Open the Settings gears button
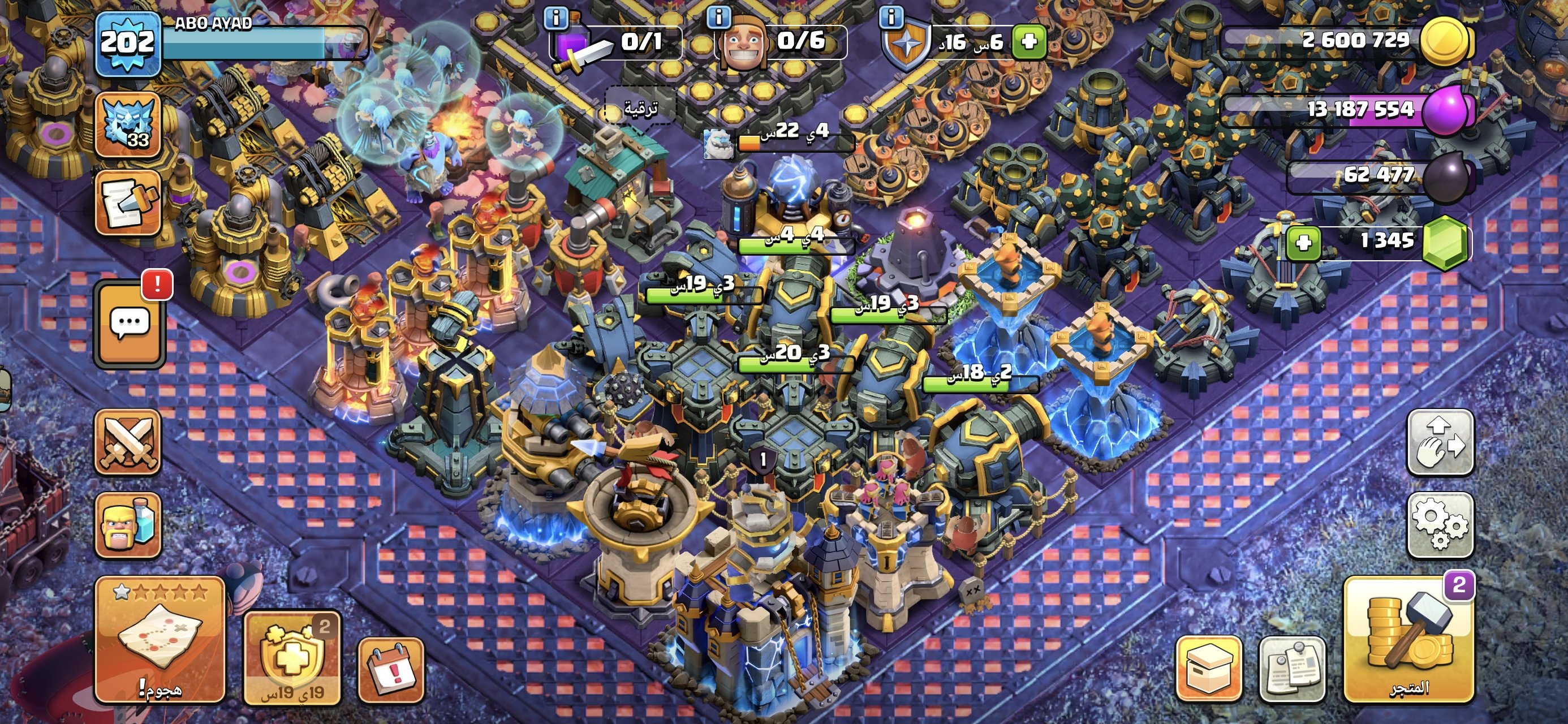The width and height of the screenshot is (1568, 724). click(1440, 524)
